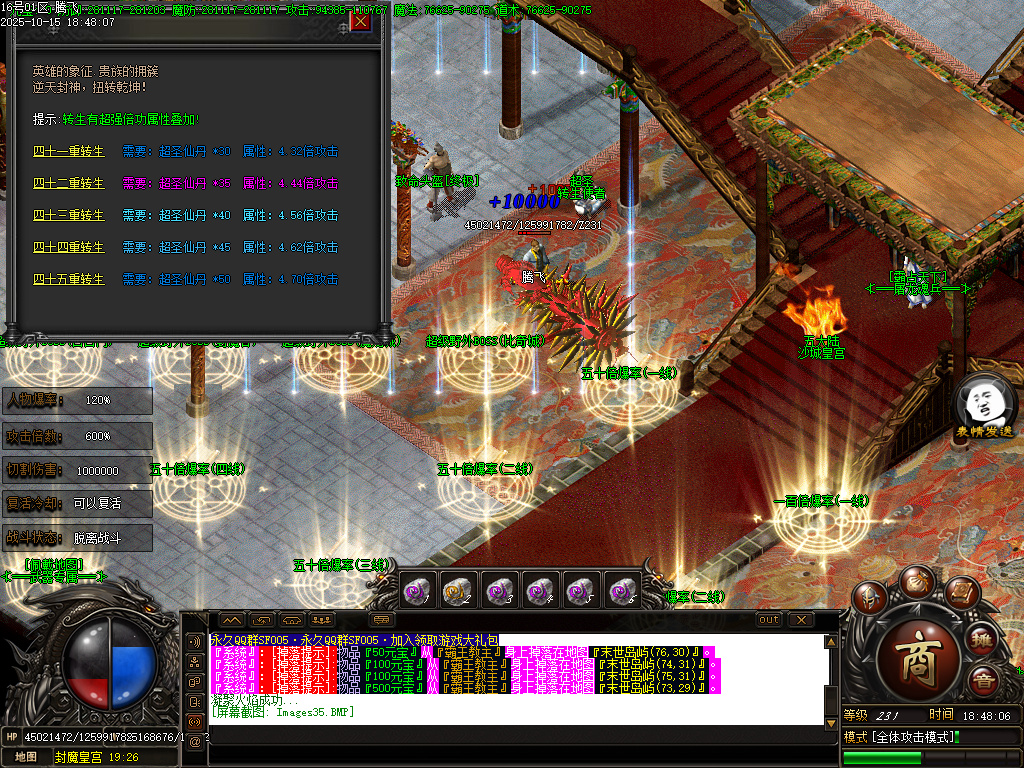Screen dimensions: 1024x768
Task: Select the 四十二重转生 rebirth option
Action: [x=68, y=184]
